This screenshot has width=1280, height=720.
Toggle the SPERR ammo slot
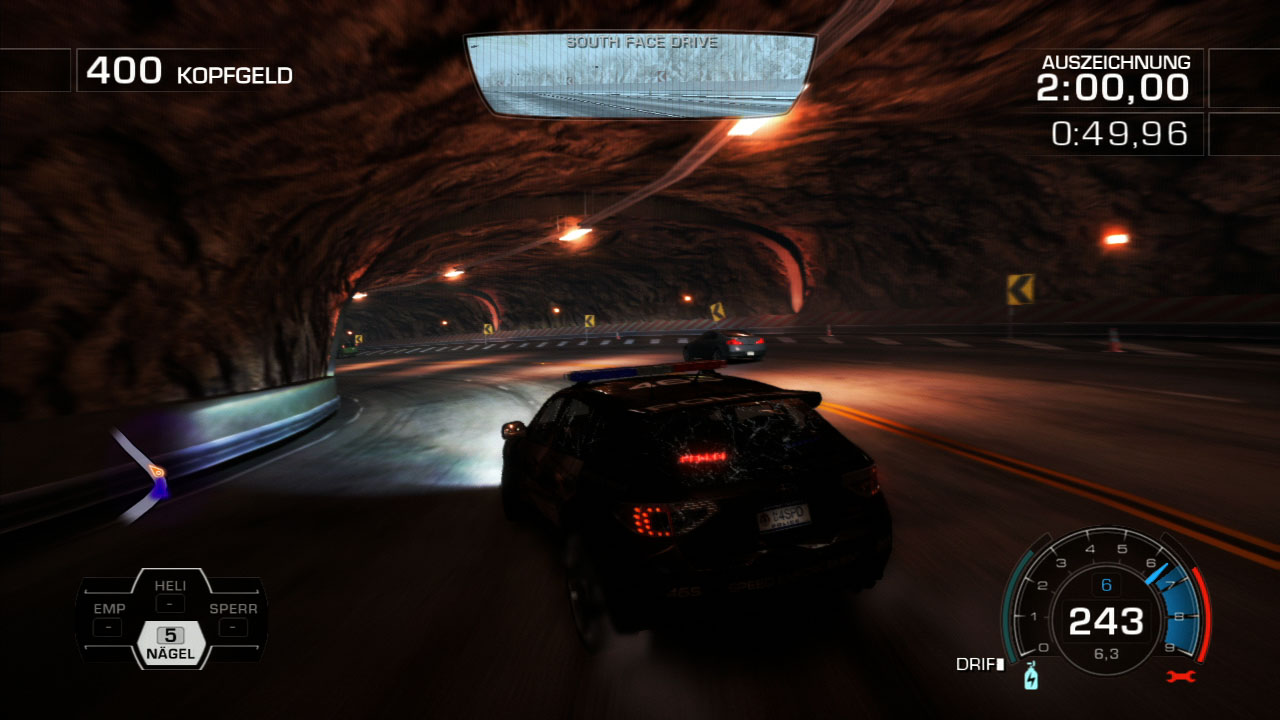[232, 625]
